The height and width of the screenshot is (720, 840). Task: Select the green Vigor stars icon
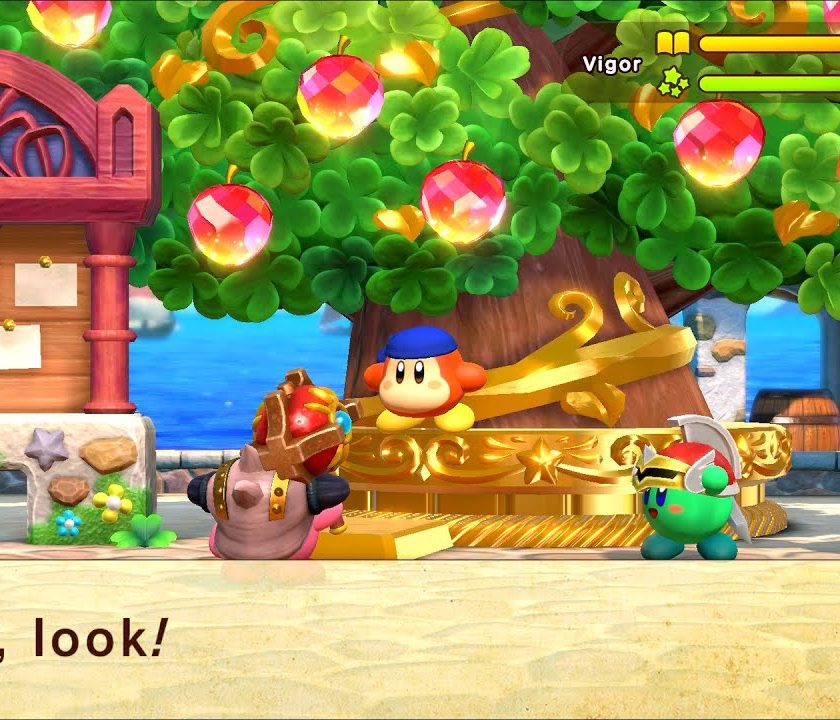[x=672, y=82]
